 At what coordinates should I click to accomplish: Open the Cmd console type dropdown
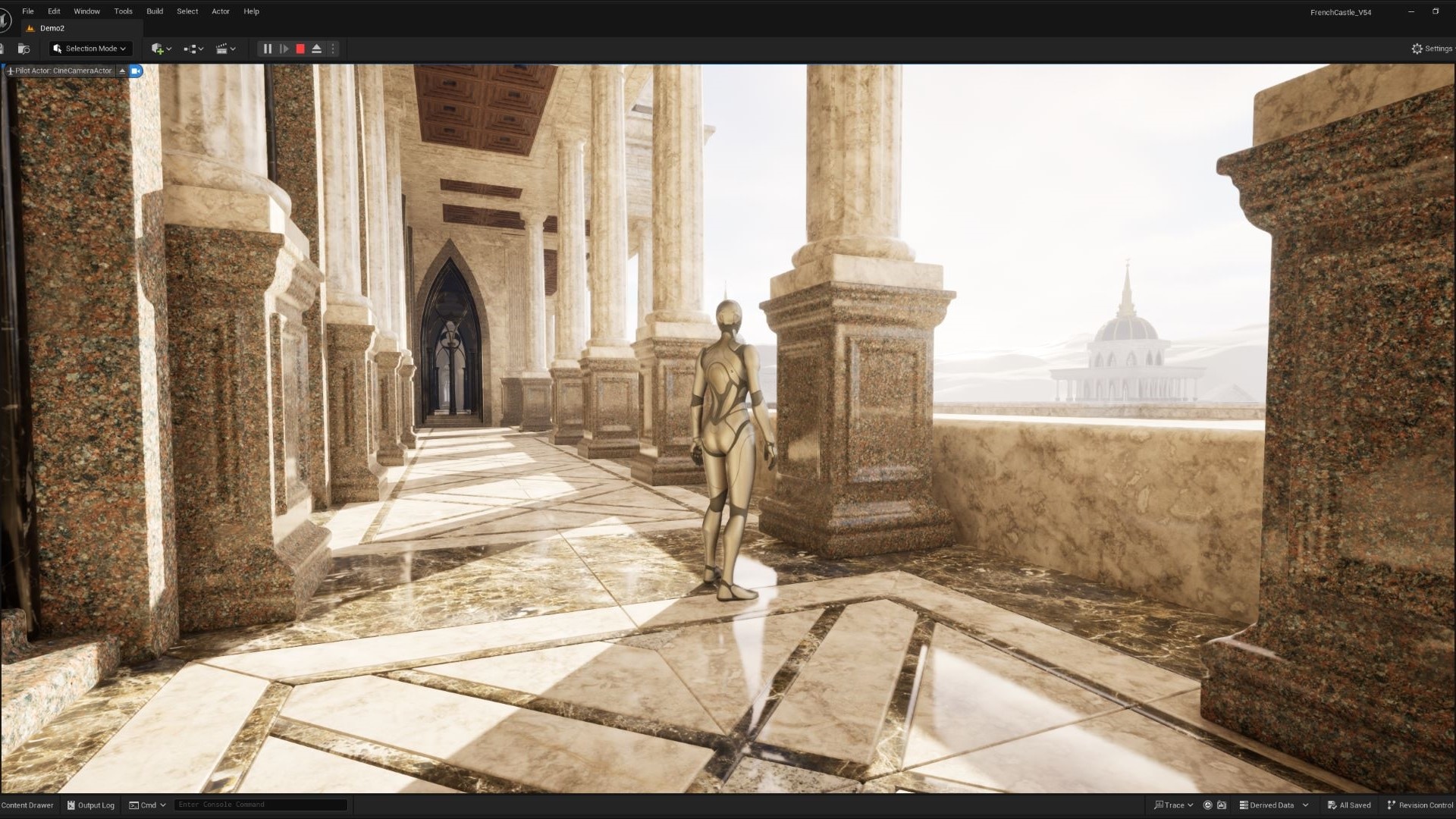click(x=147, y=805)
